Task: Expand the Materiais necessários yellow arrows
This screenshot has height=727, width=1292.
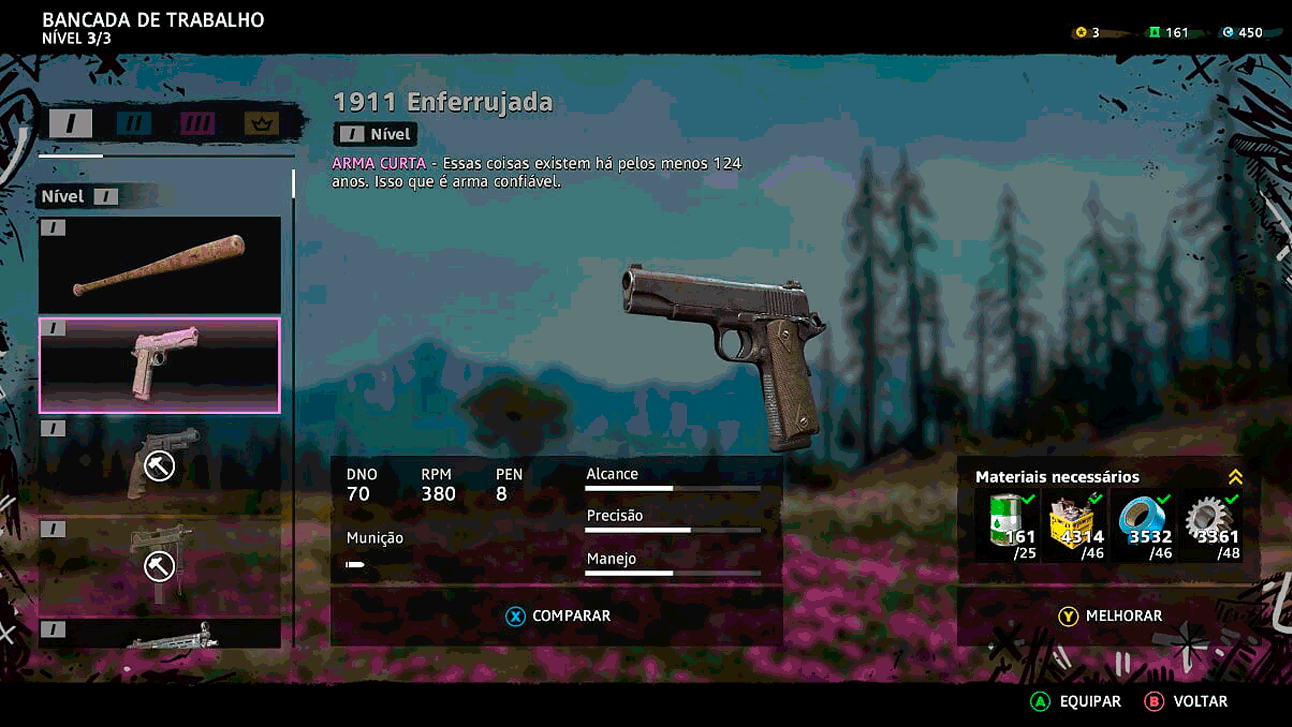Action: pos(1235,477)
